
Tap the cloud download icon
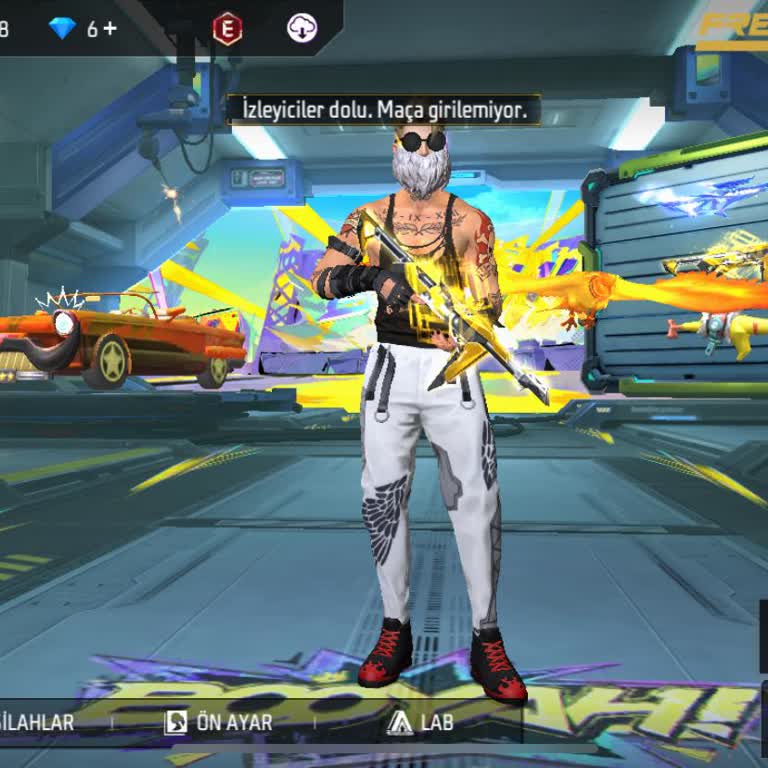click(x=302, y=29)
